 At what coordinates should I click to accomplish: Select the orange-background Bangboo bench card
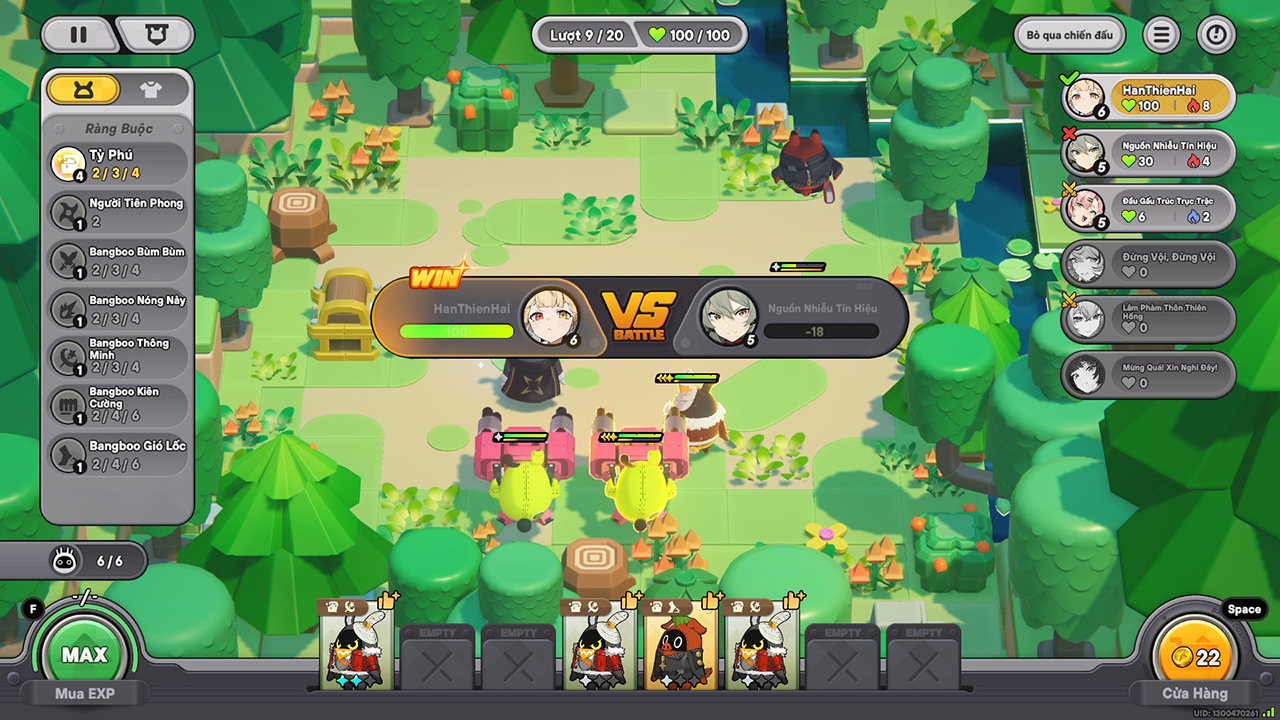[680, 646]
